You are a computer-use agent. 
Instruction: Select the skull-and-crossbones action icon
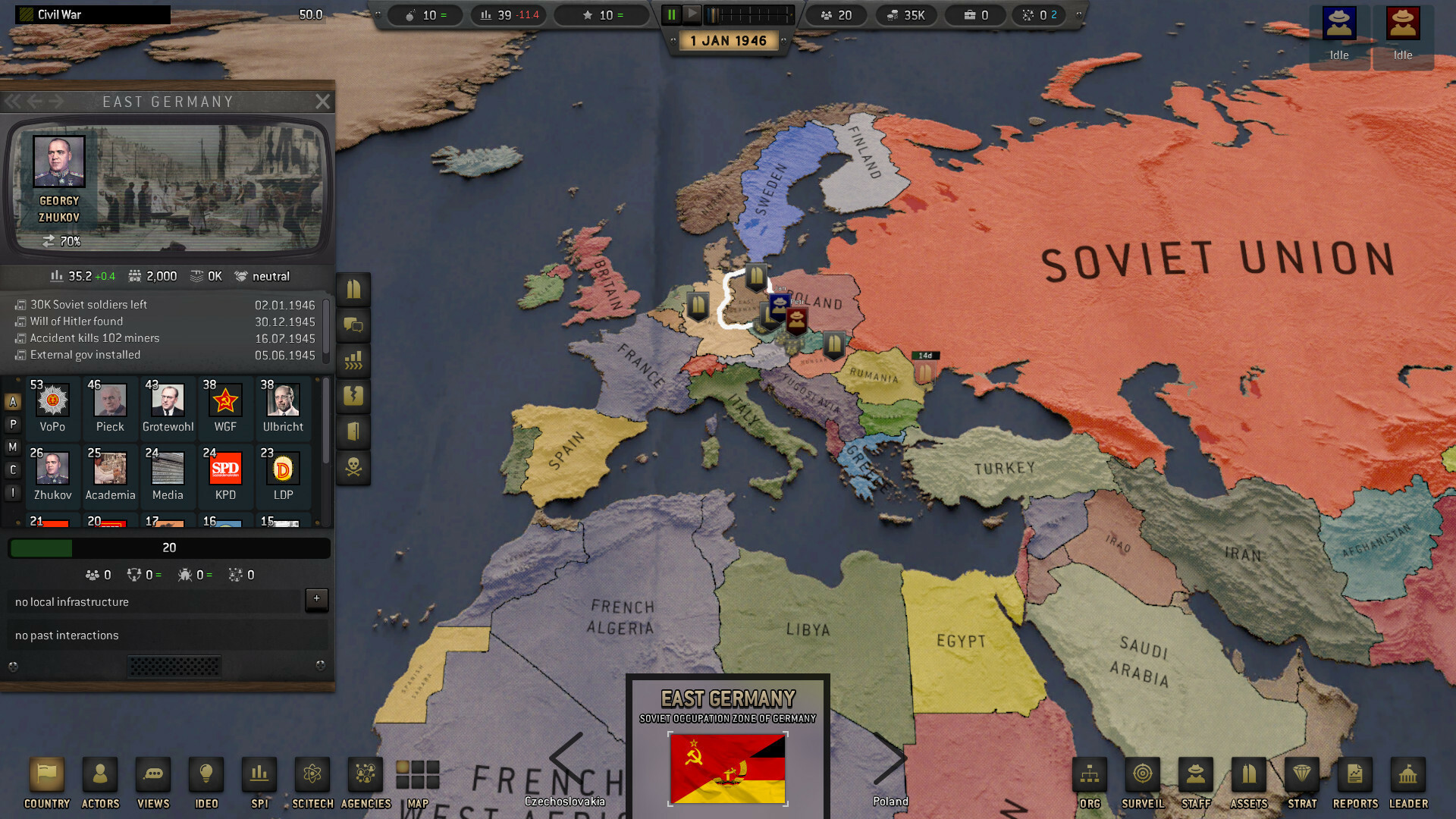pos(353,468)
